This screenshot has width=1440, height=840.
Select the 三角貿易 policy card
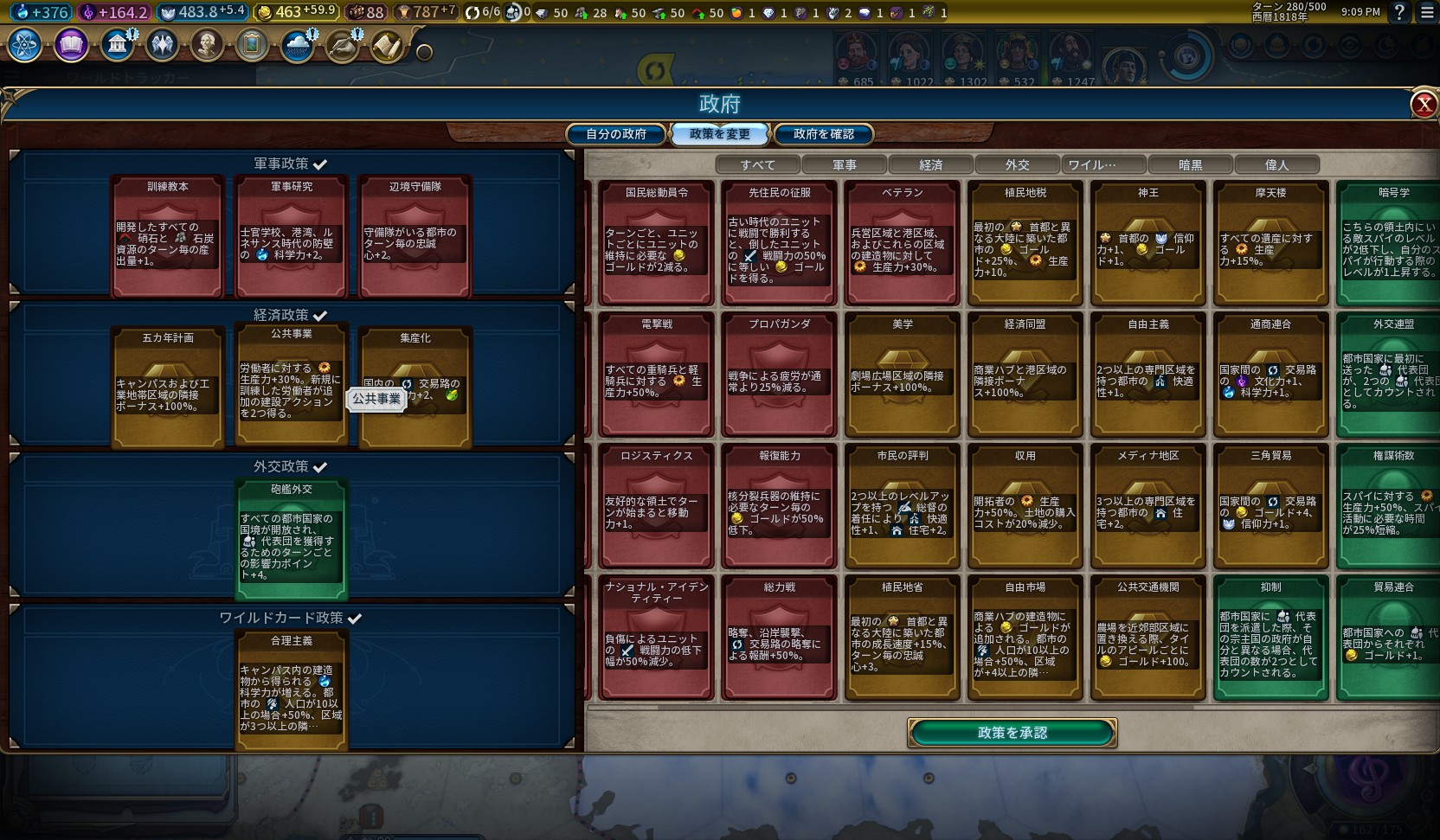click(1270, 506)
